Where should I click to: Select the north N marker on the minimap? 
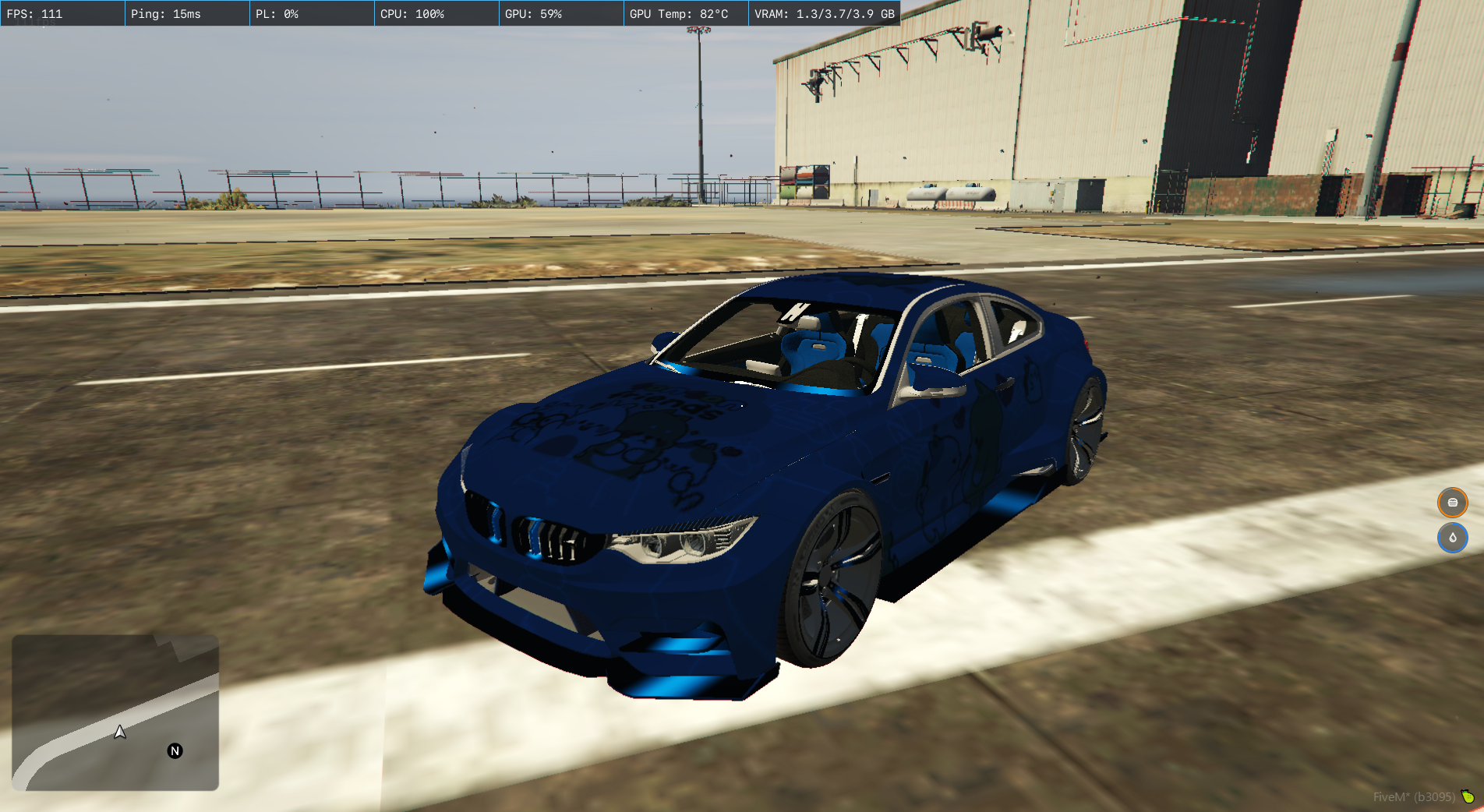175,751
